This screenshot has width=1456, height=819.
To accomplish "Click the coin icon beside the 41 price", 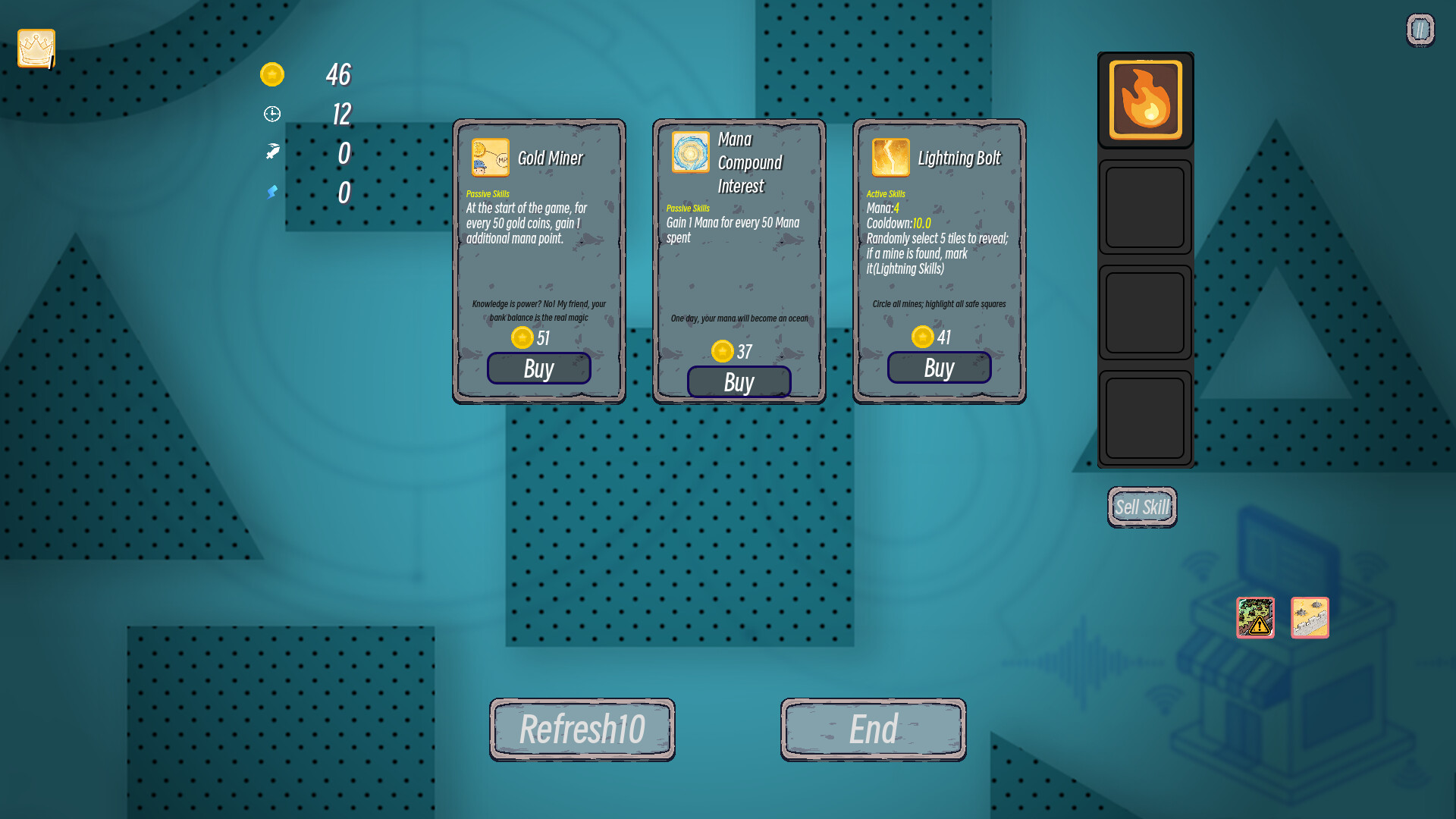I will (922, 337).
